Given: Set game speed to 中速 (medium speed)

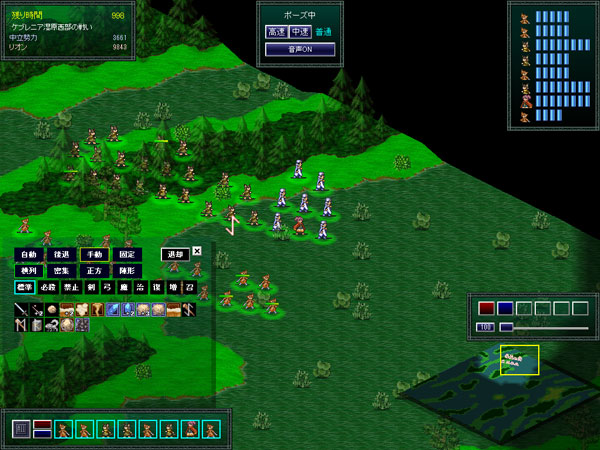Looking at the screenshot, I should point(299,32).
